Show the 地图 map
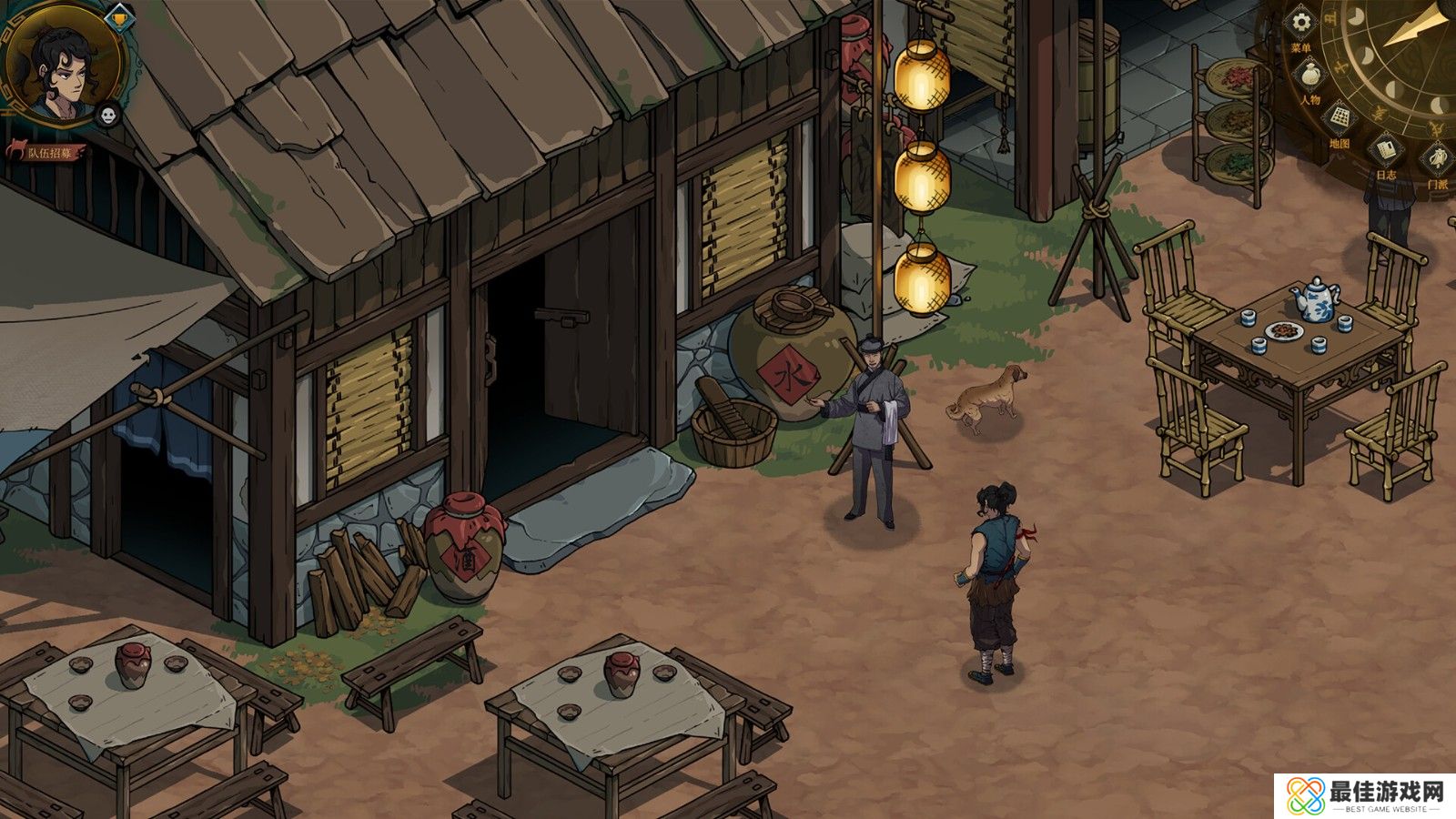The image size is (1456, 819). [x=1339, y=118]
